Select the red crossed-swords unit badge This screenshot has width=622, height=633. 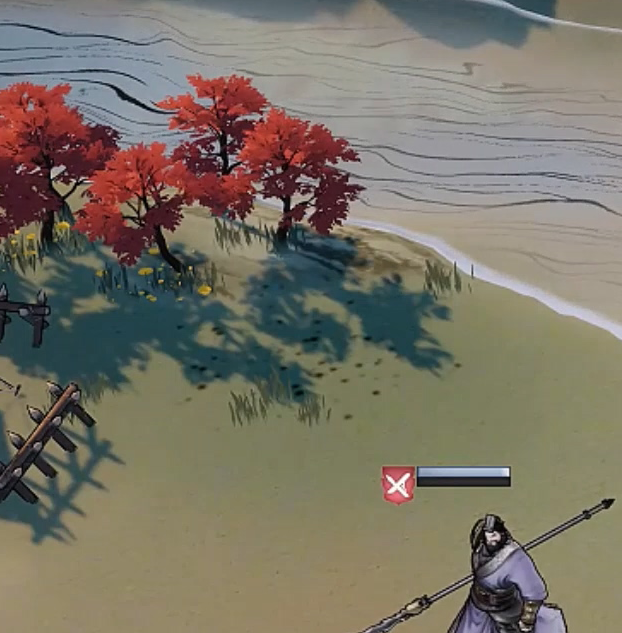(398, 485)
